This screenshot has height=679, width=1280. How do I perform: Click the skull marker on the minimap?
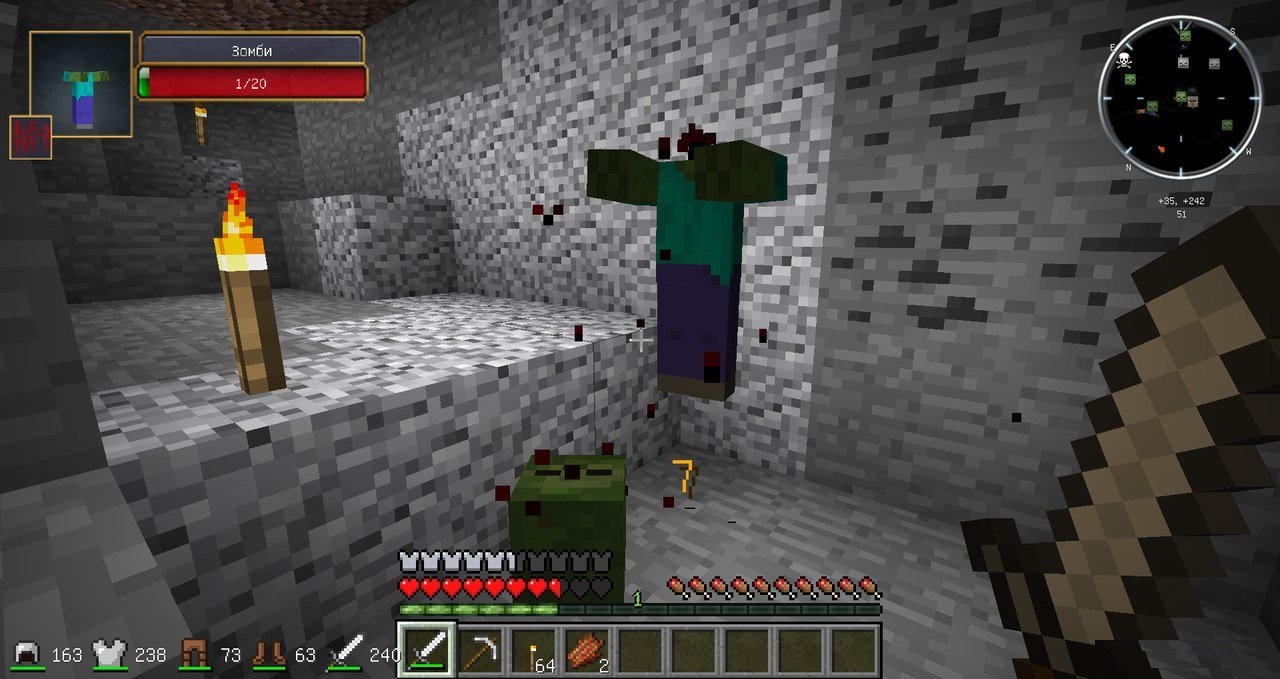(x=1124, y=60)
